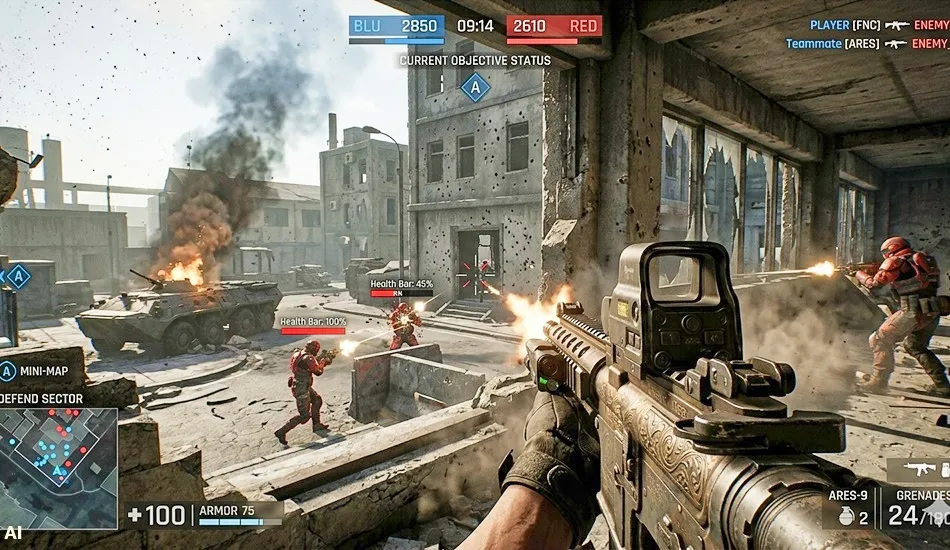950x550 pixels.
Task: Select the Teammate [ARES] kill feed row
Action: coord(866,44)
